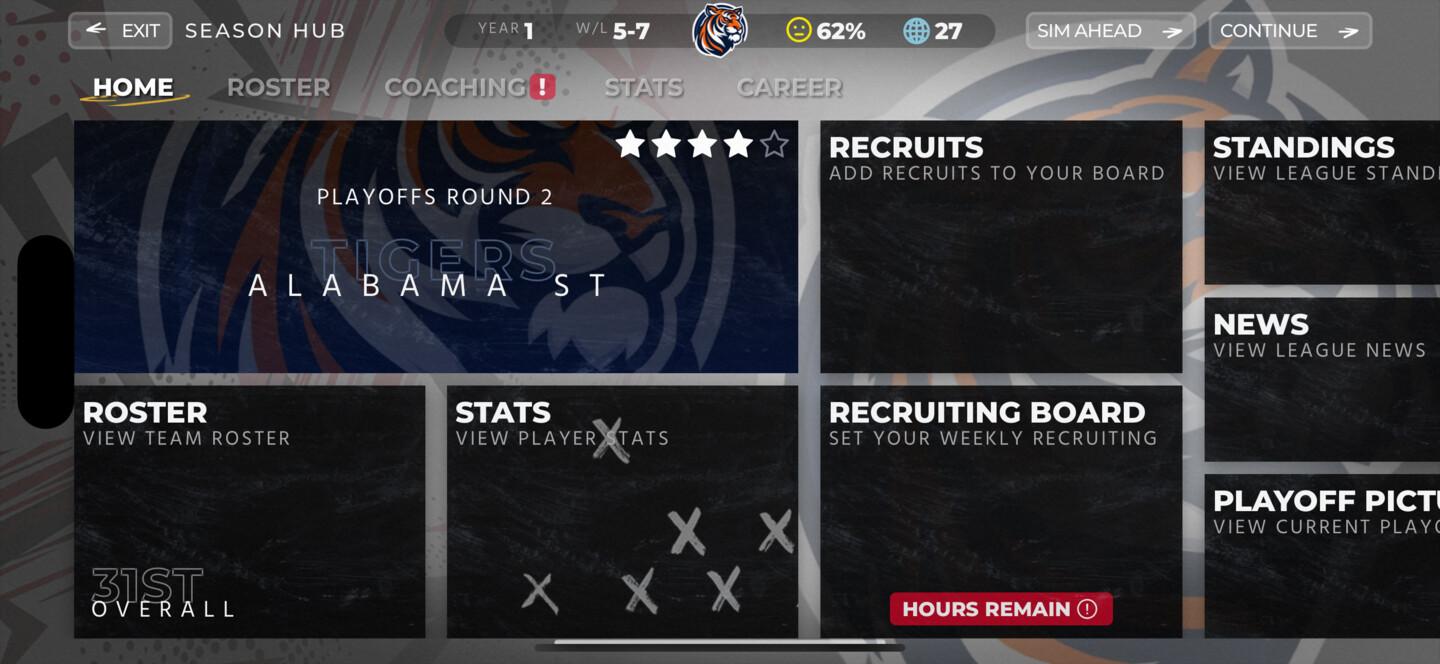
Task: Select the Stats tab
Action: [643, 88]
